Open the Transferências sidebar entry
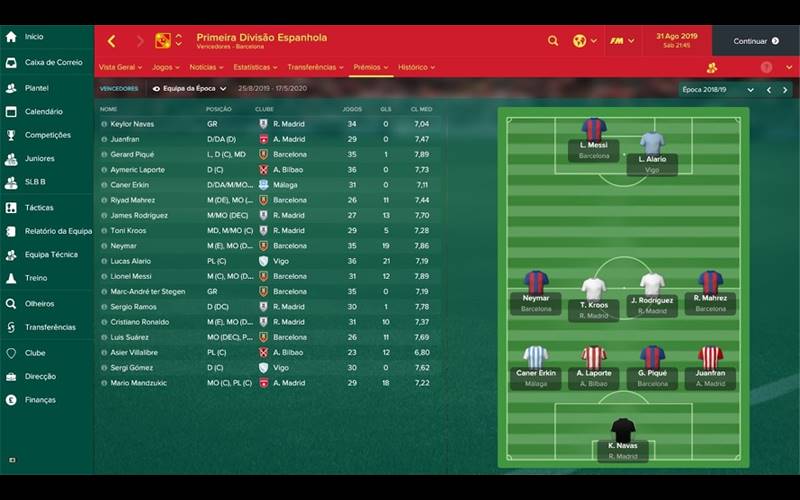 click(x=49, y=327)
